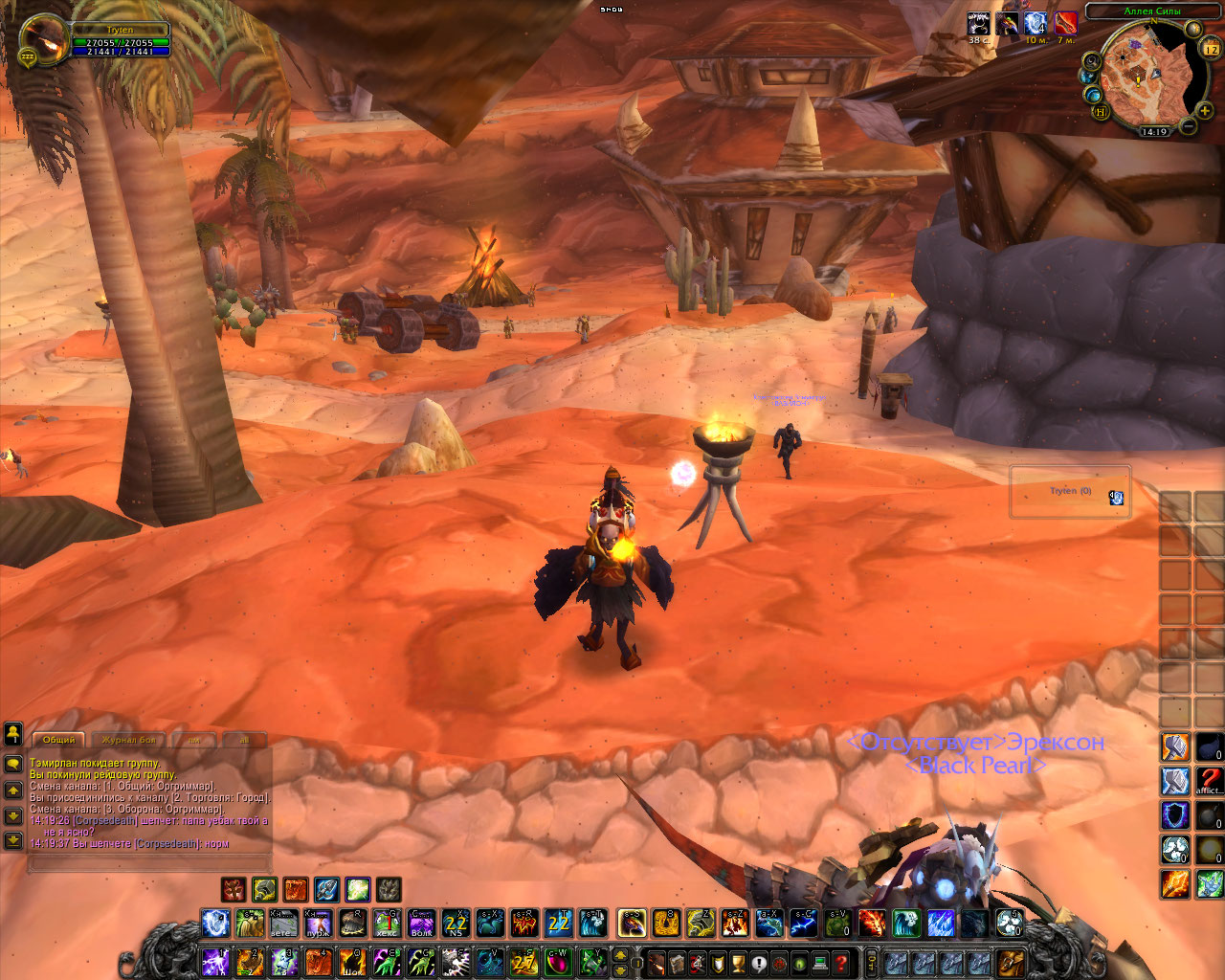Open the quest log exclamation mark button
This screenshot has width=1225, height=980.
point(759,962)
